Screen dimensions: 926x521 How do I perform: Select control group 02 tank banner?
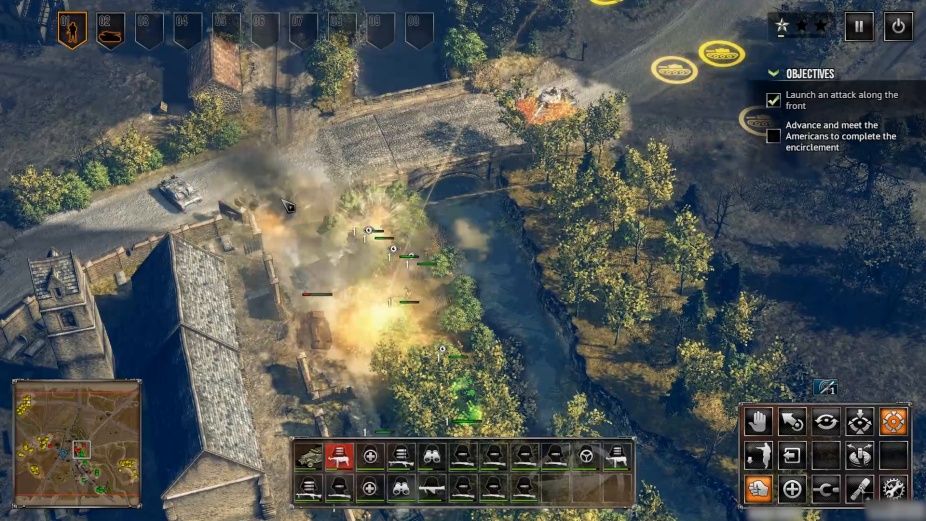pos(110,30)
